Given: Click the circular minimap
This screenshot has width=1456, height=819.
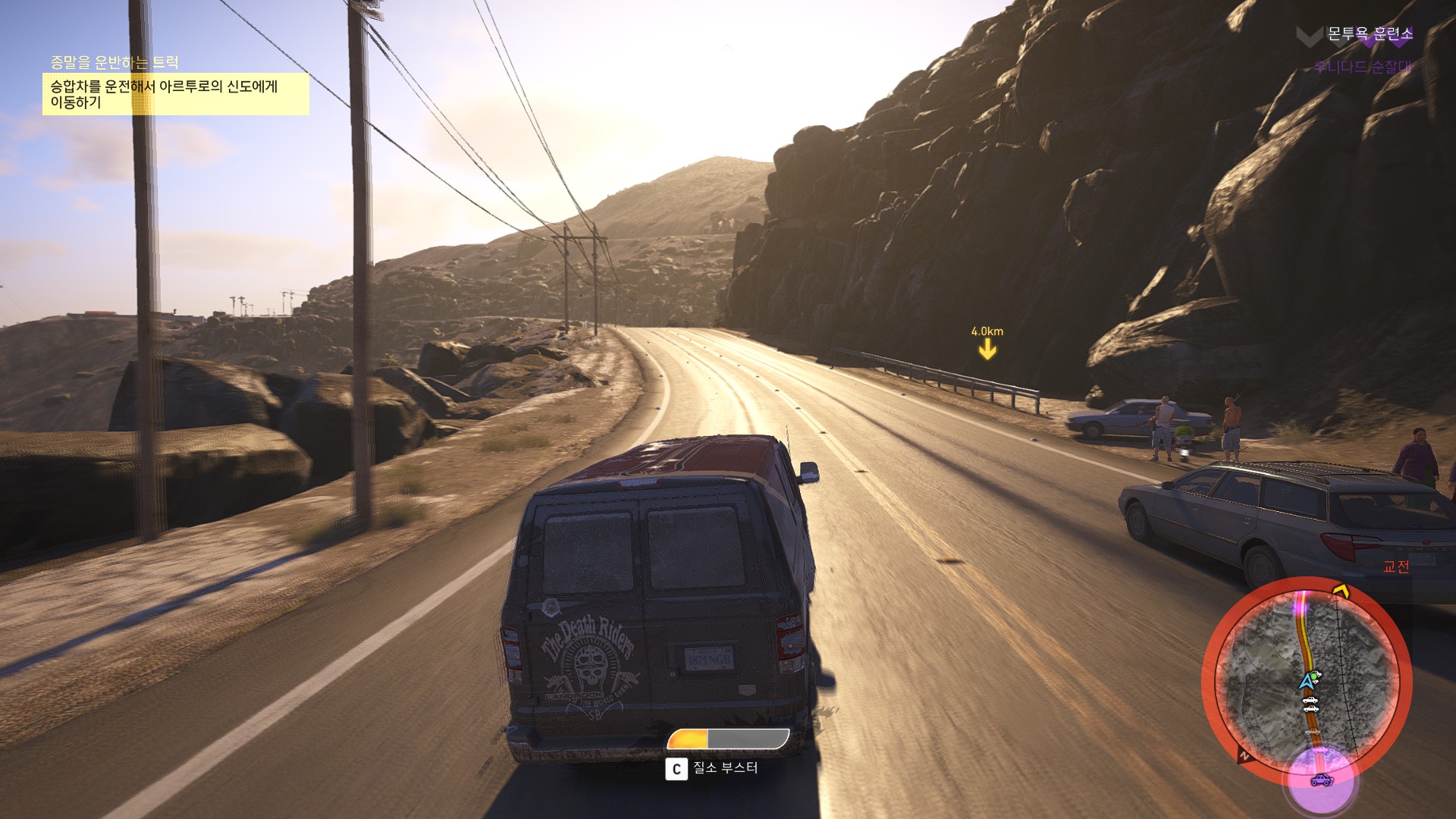Looking at the screenshot, I should coord(1307,682).
